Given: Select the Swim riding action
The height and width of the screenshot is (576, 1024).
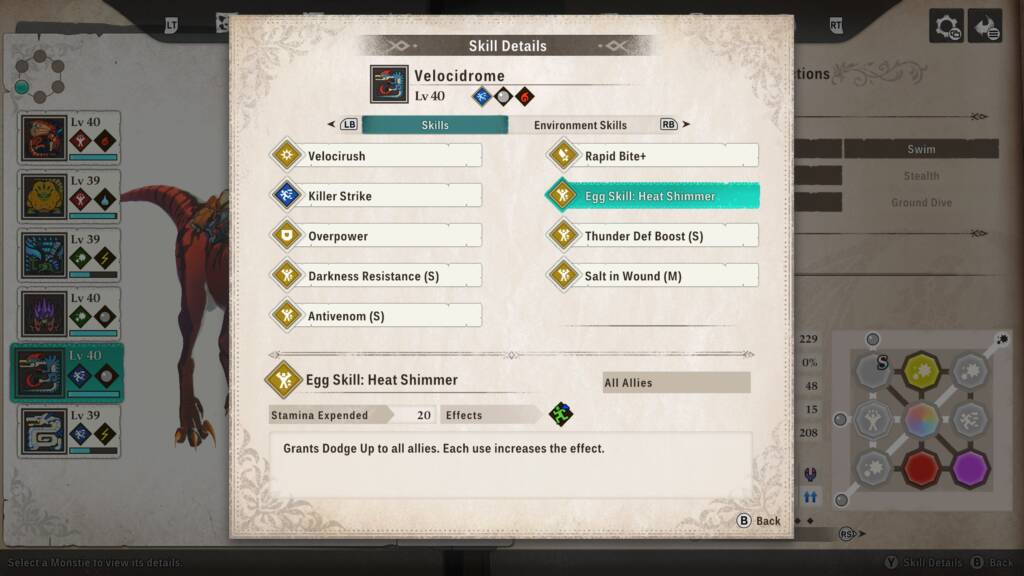Looking at the screenshot, I should [921, 149].
